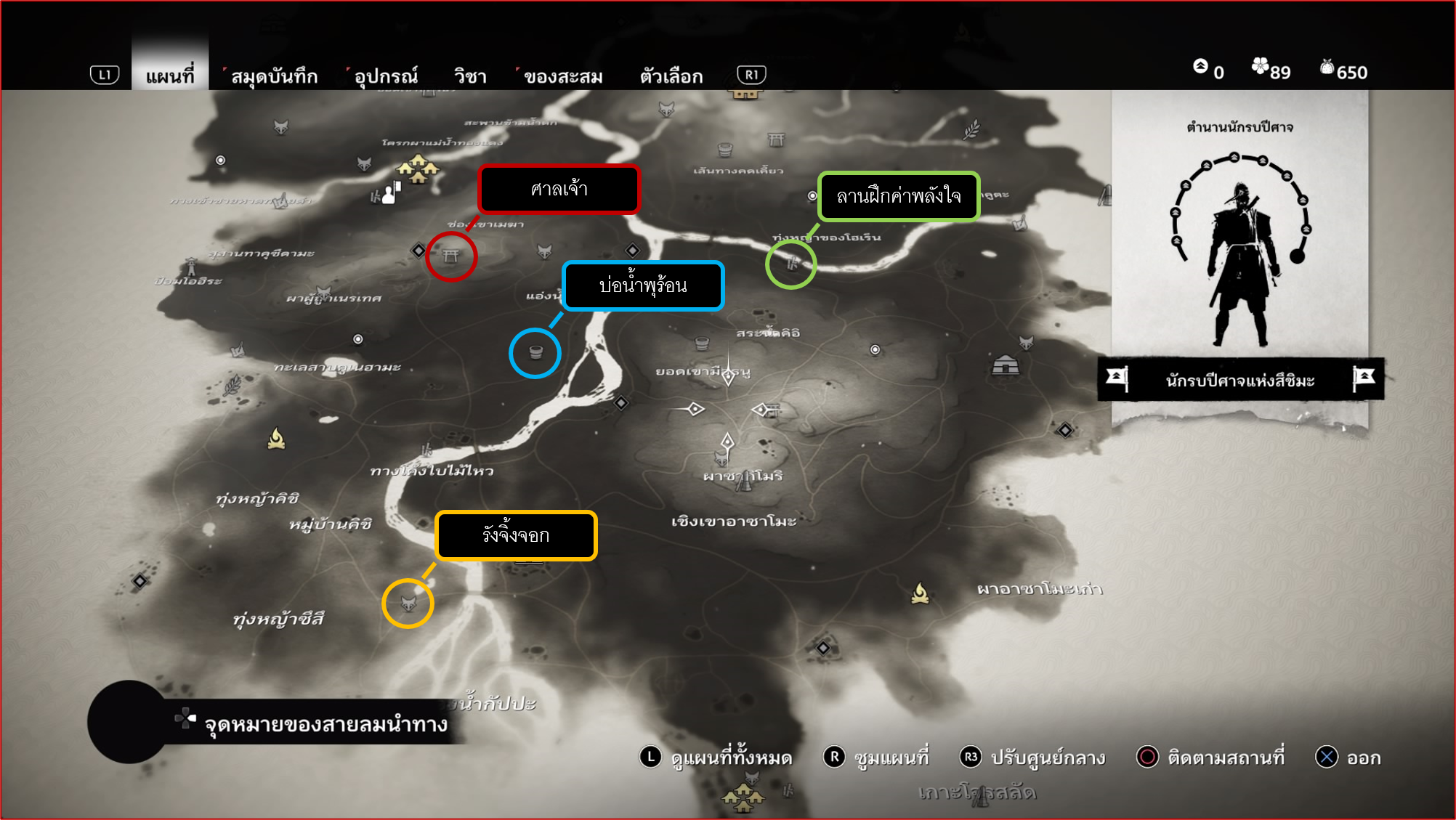Switch to the สมุดบันทึก journal tab

pos(274,76)
